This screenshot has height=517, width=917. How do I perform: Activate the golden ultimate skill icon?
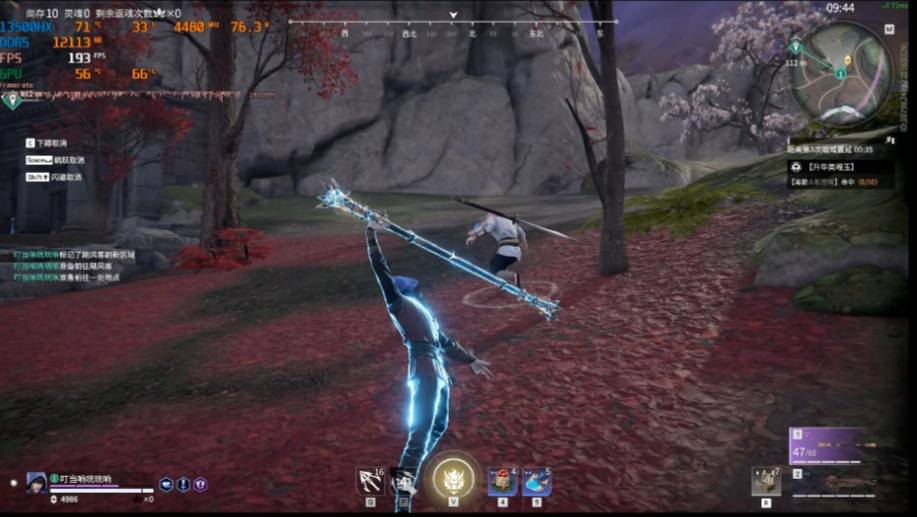(x=454, y=478)
